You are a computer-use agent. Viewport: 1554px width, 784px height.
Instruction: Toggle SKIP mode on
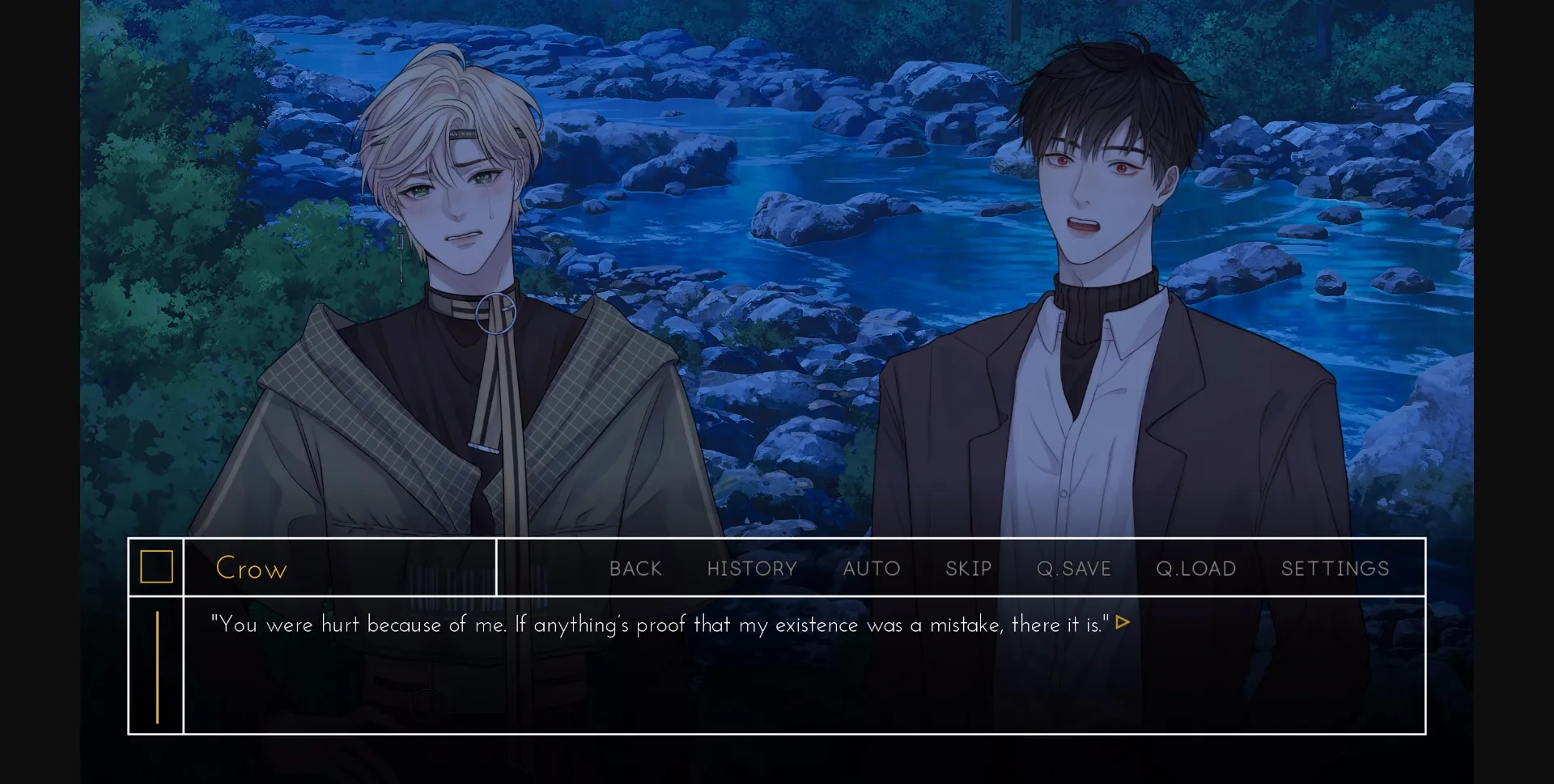point(968,568)
